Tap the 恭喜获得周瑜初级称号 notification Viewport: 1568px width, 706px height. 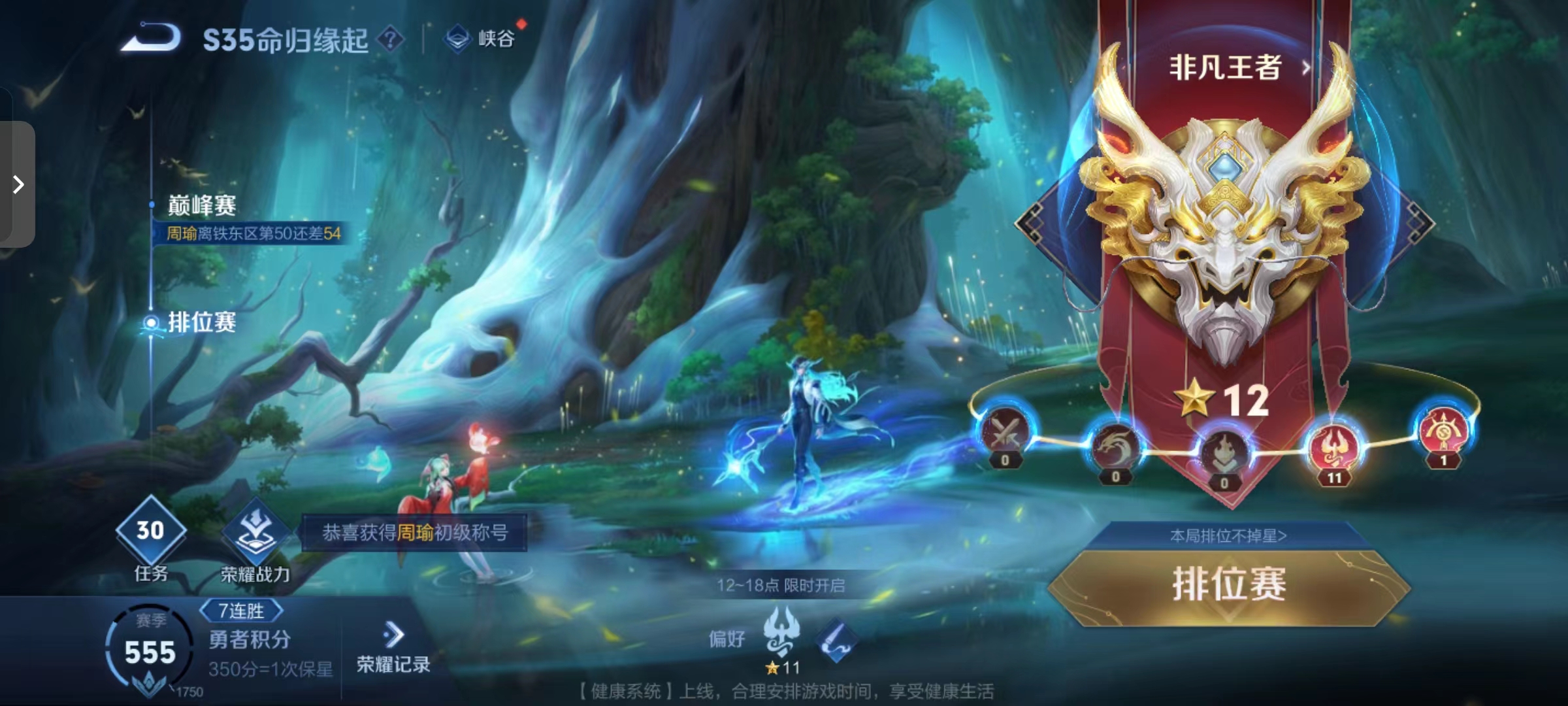414,533
